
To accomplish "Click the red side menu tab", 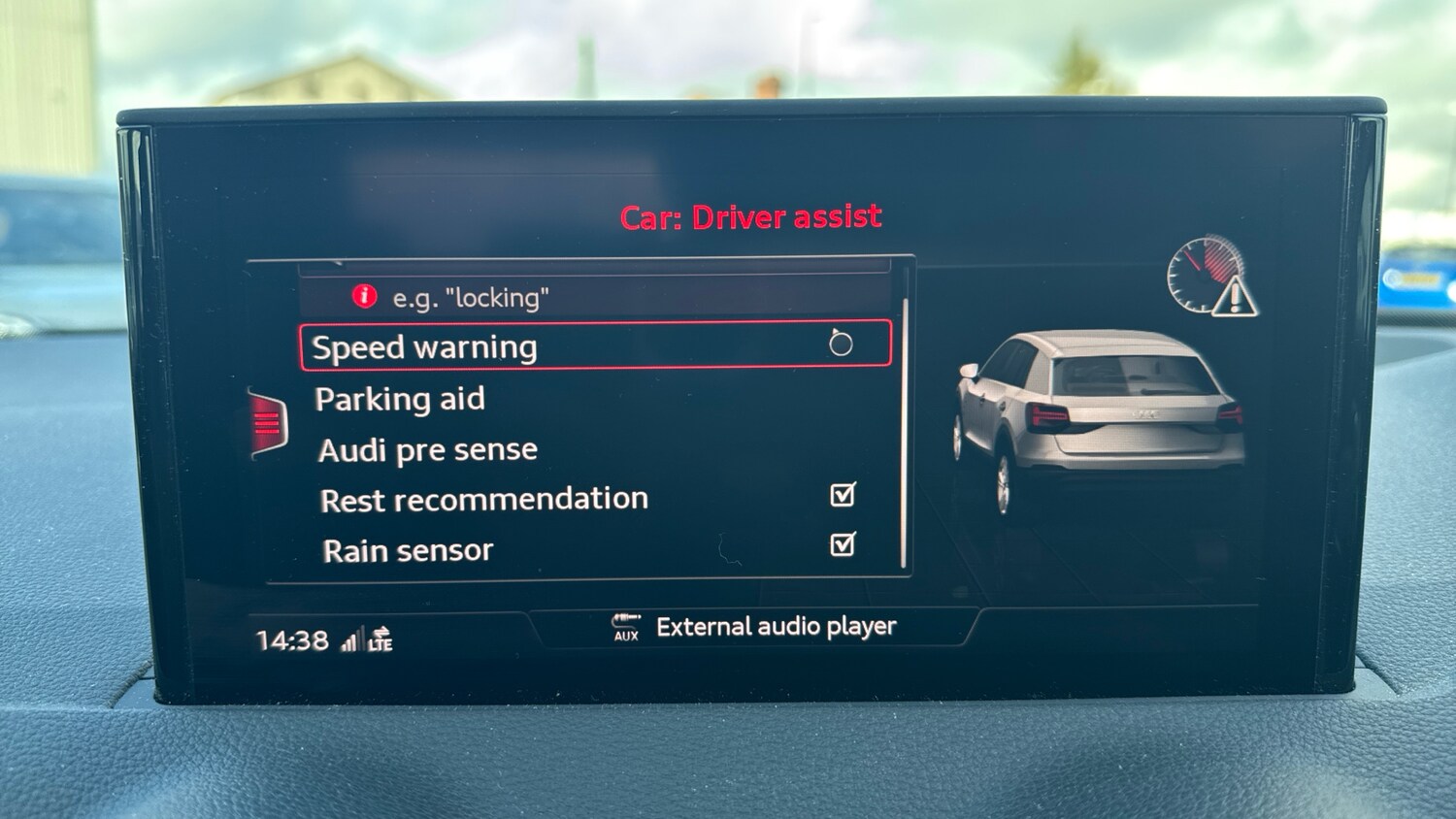I will 268,423.
